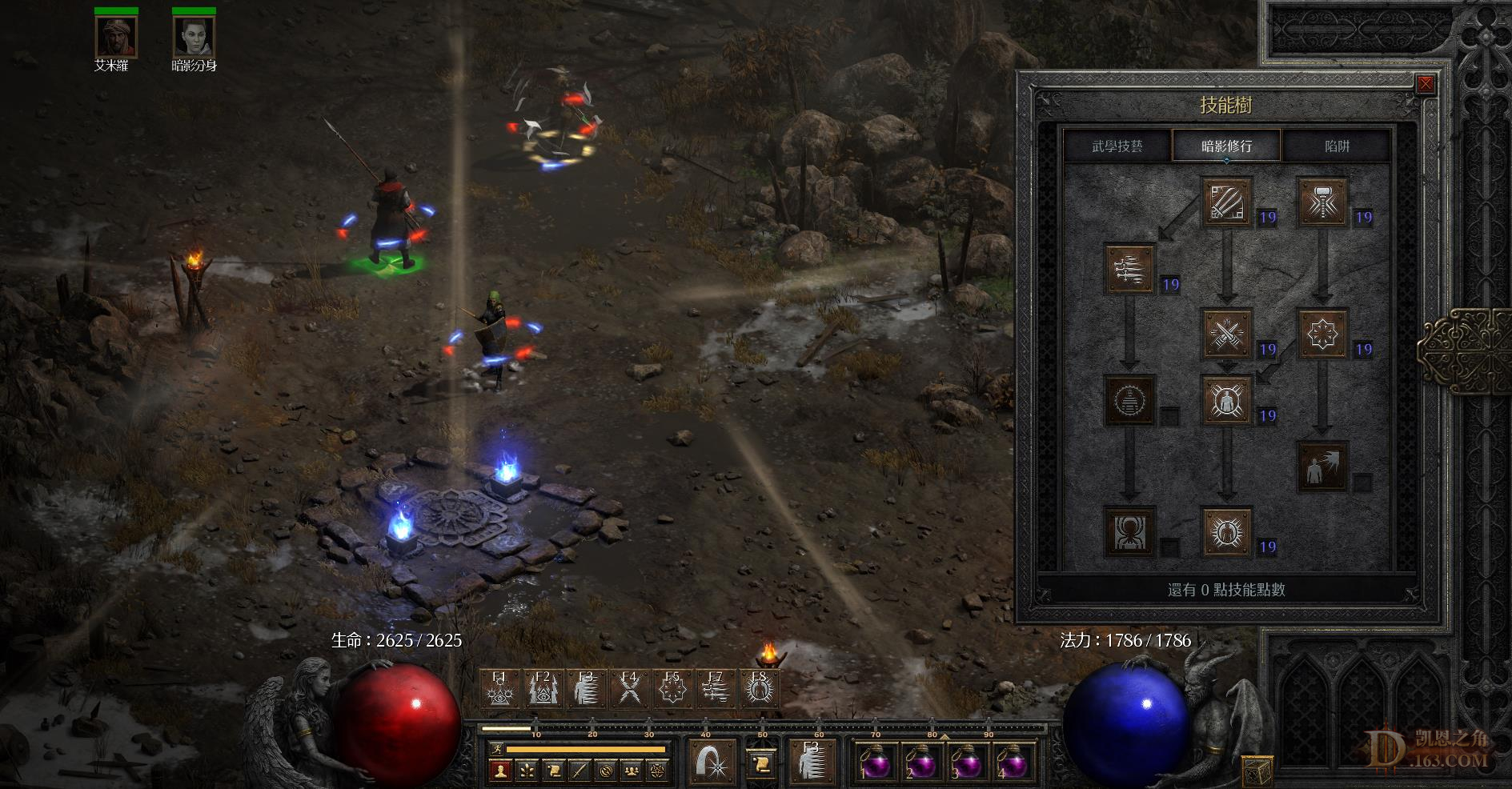Viewport: 1512px width, 789px height.
Task: Open the character screen from mini menu
Action: 501,771
